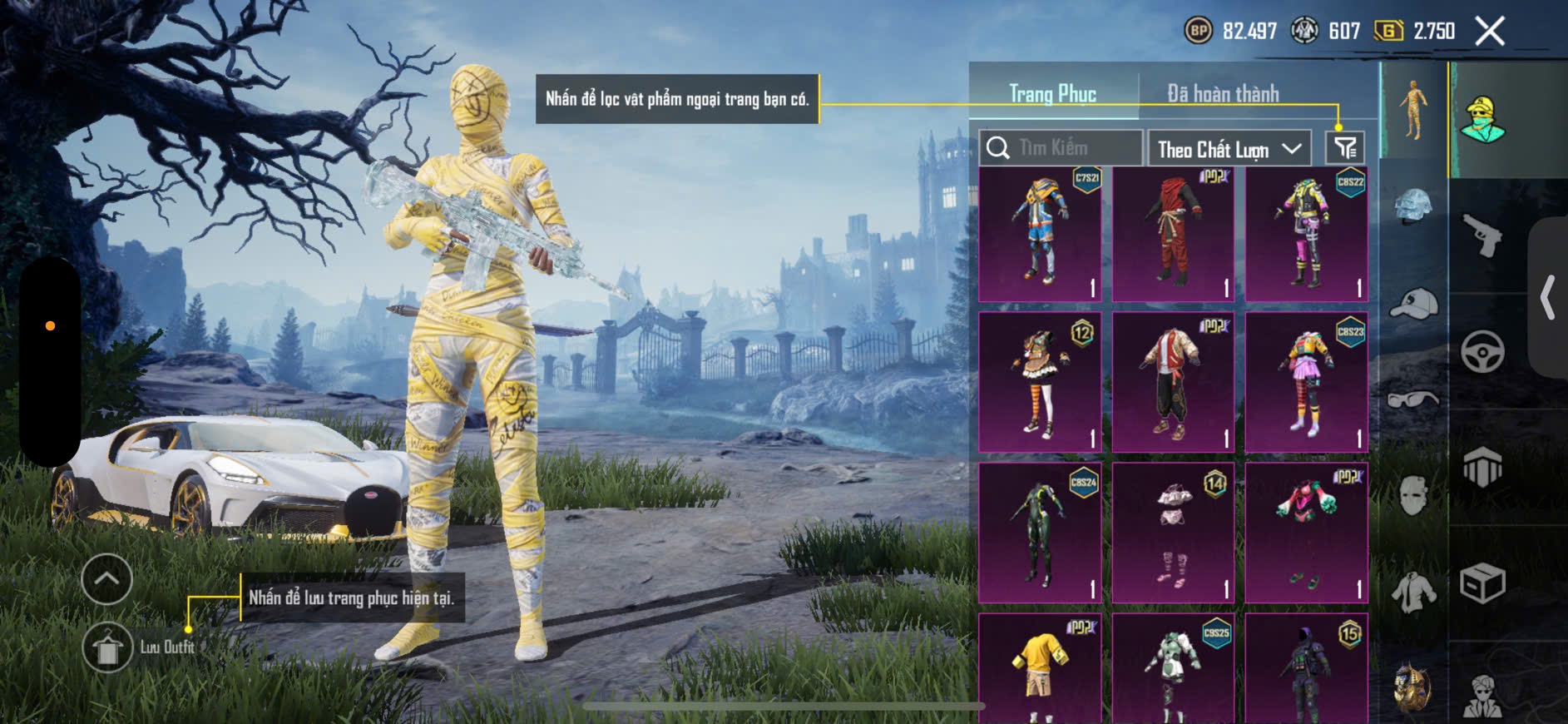1568x724 pixels.
Task: Select the C7S21 blue and orange outfit
Action: click(1040, 234)
